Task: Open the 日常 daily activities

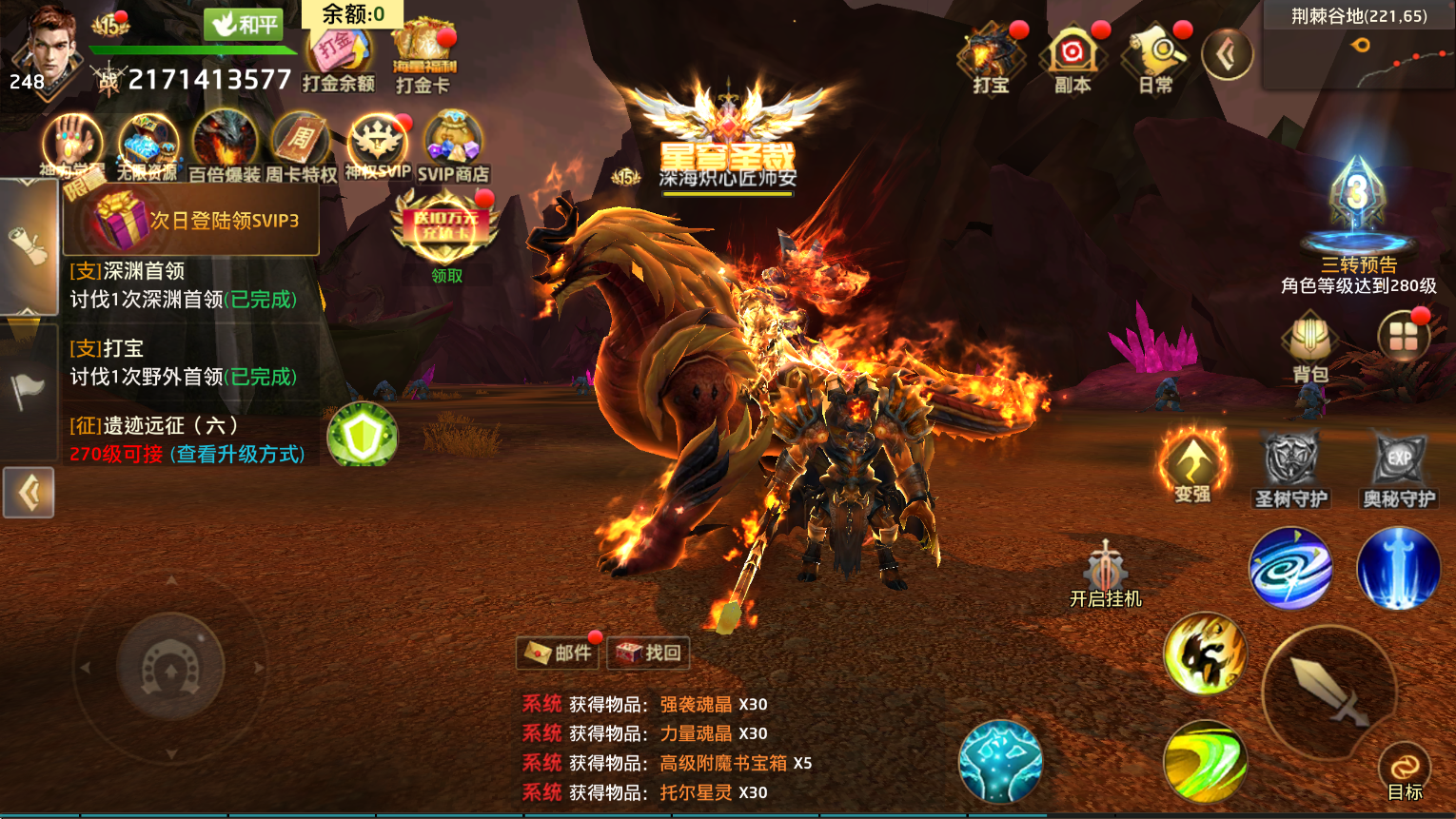Action: [x=1155, y=59]
